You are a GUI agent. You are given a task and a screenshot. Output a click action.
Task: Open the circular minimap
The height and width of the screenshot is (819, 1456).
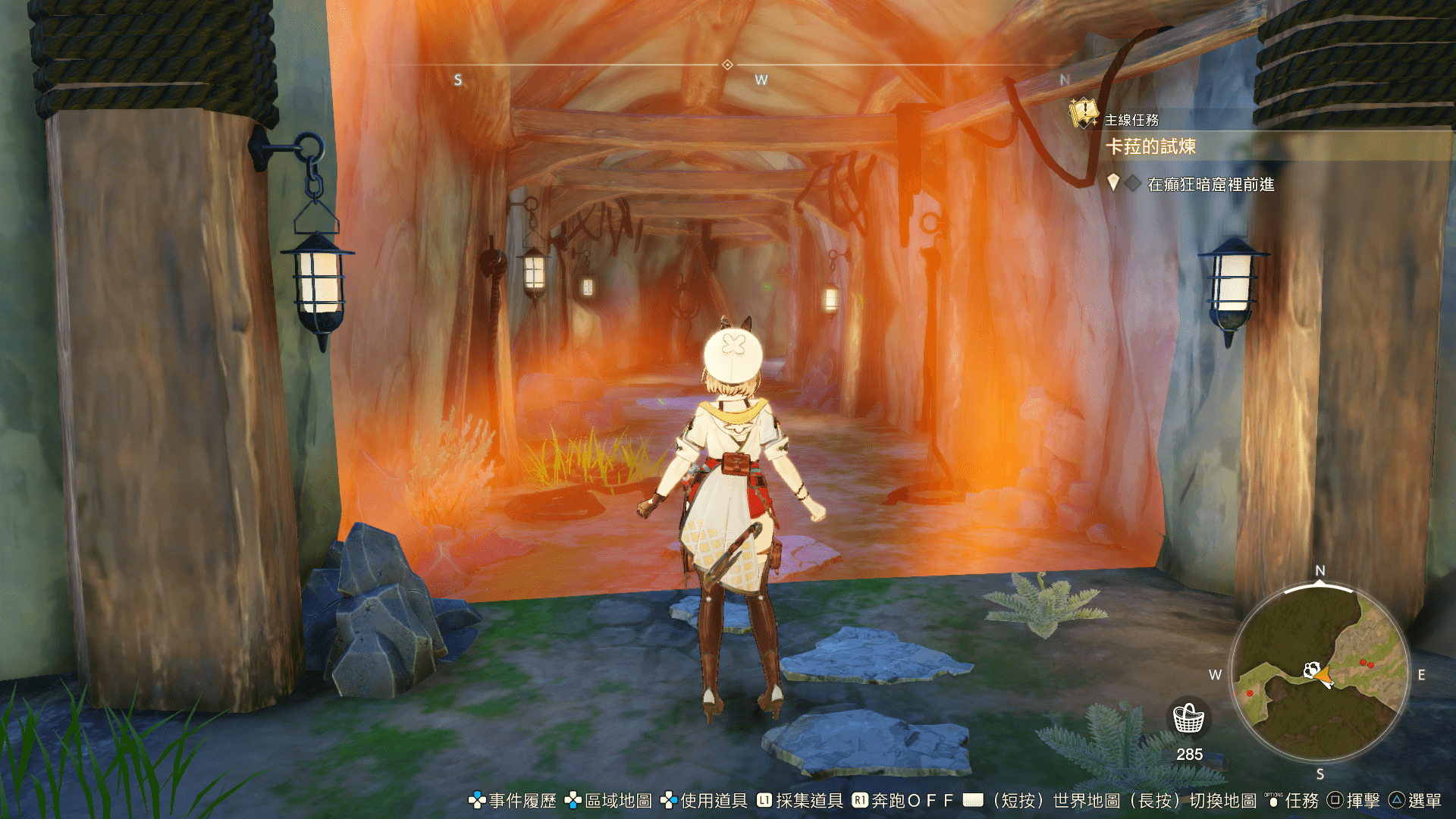(x=1319, y=673)
